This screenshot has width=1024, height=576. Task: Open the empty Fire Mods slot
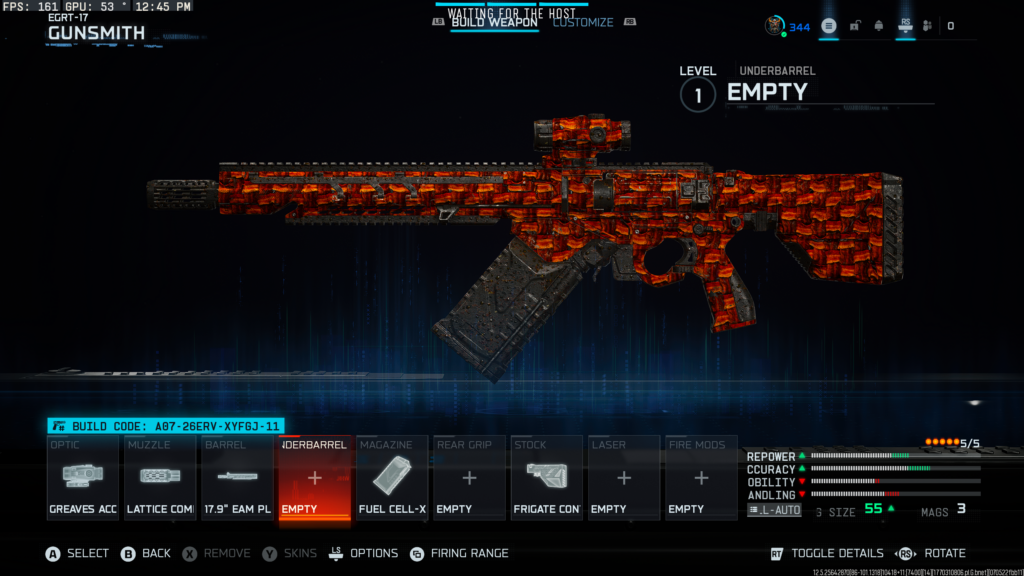(701, 478)
